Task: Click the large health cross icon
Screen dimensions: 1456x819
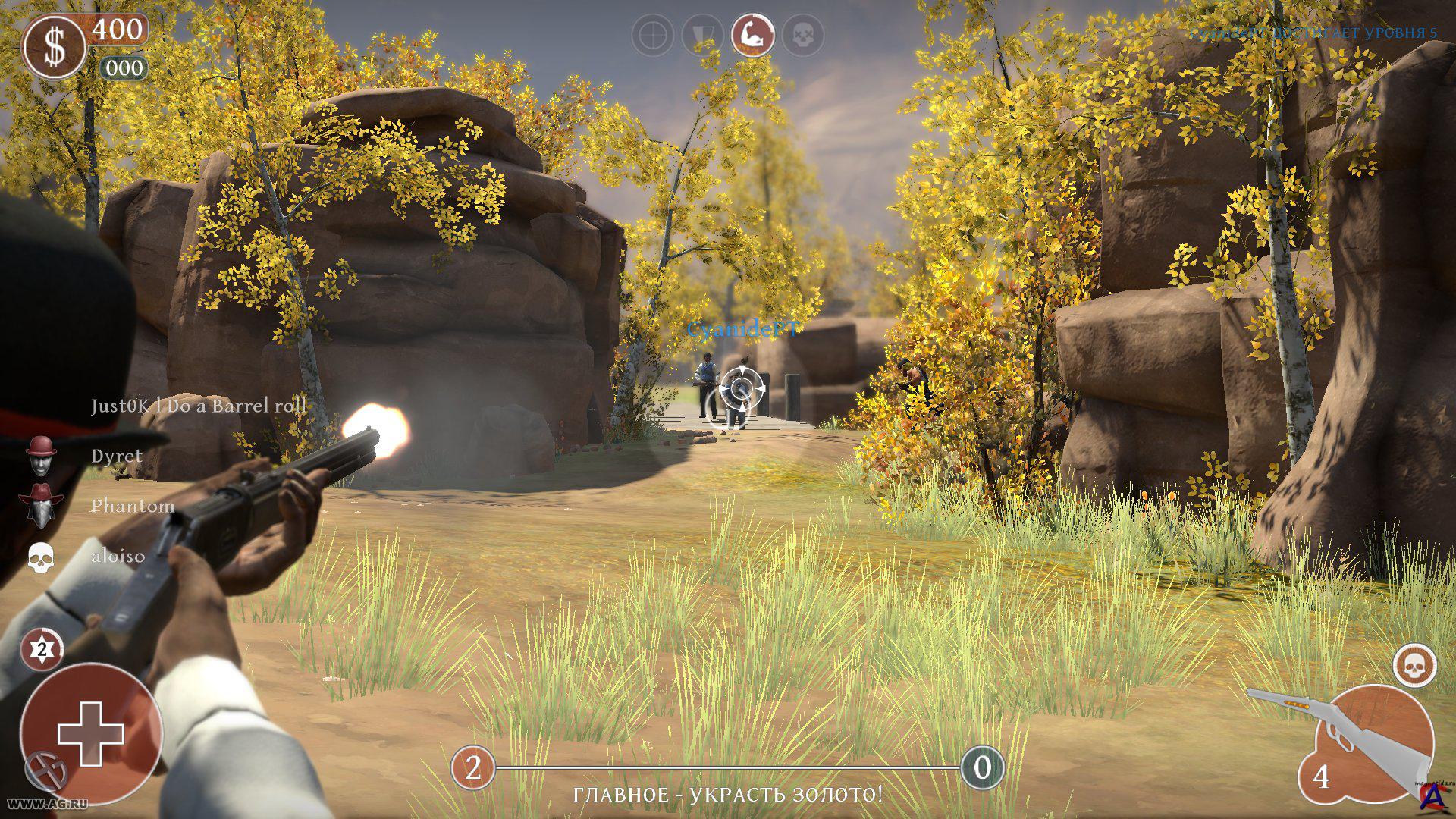Action: tap(91, 733)
